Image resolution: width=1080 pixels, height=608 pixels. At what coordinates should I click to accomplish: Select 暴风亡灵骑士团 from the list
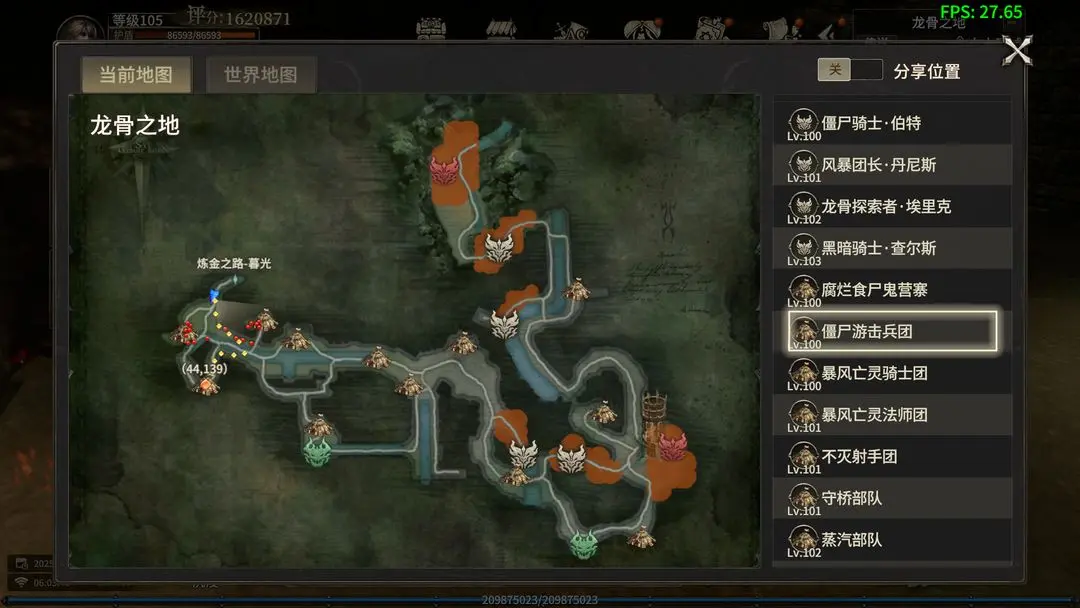pyautogui.click(x=892, y=373)
